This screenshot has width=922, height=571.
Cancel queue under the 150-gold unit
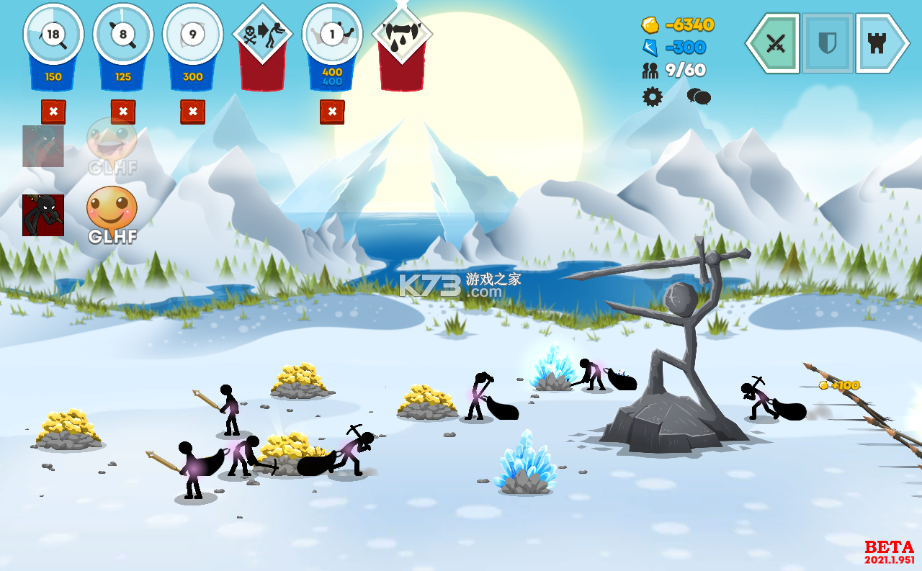click(53, 111)
